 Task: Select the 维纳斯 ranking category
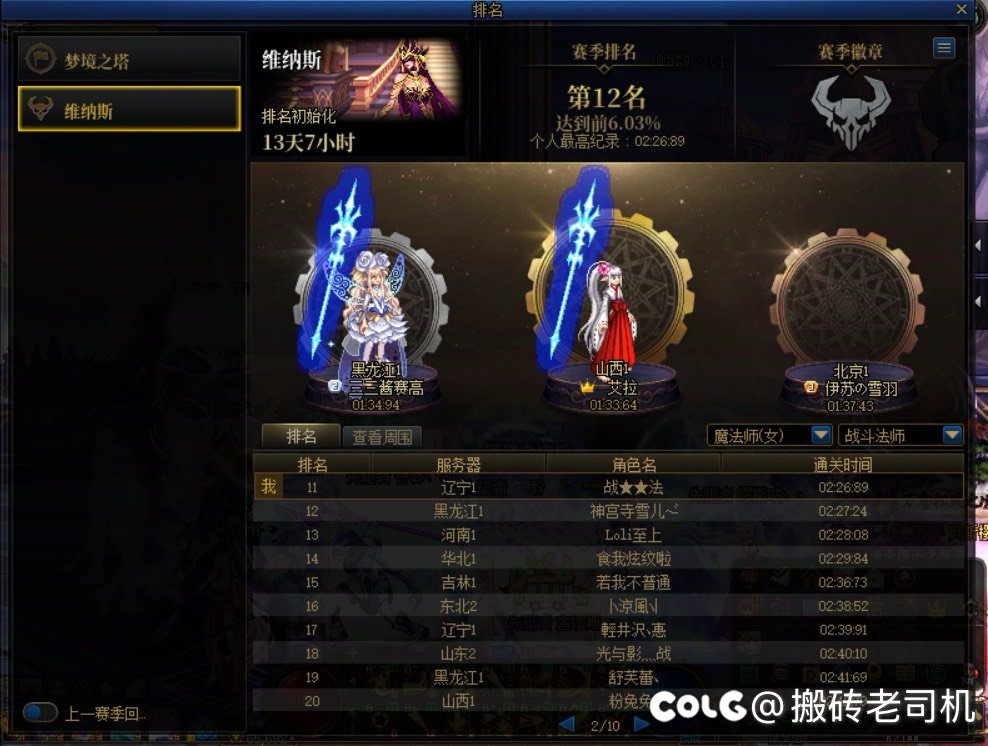coord(130,109)
